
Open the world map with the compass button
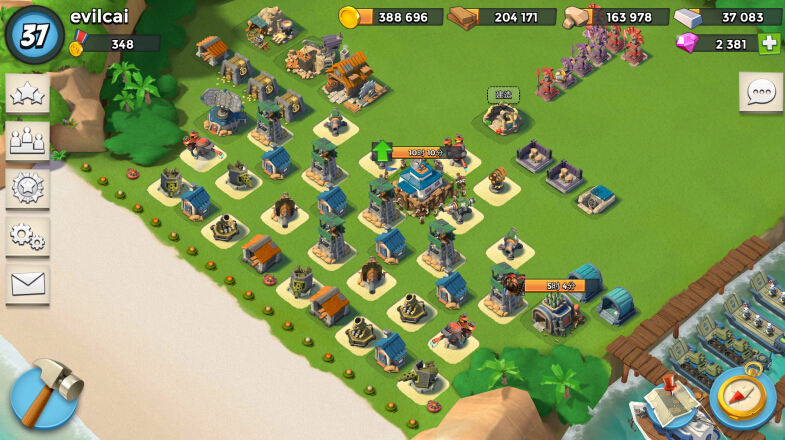point(742,397)
